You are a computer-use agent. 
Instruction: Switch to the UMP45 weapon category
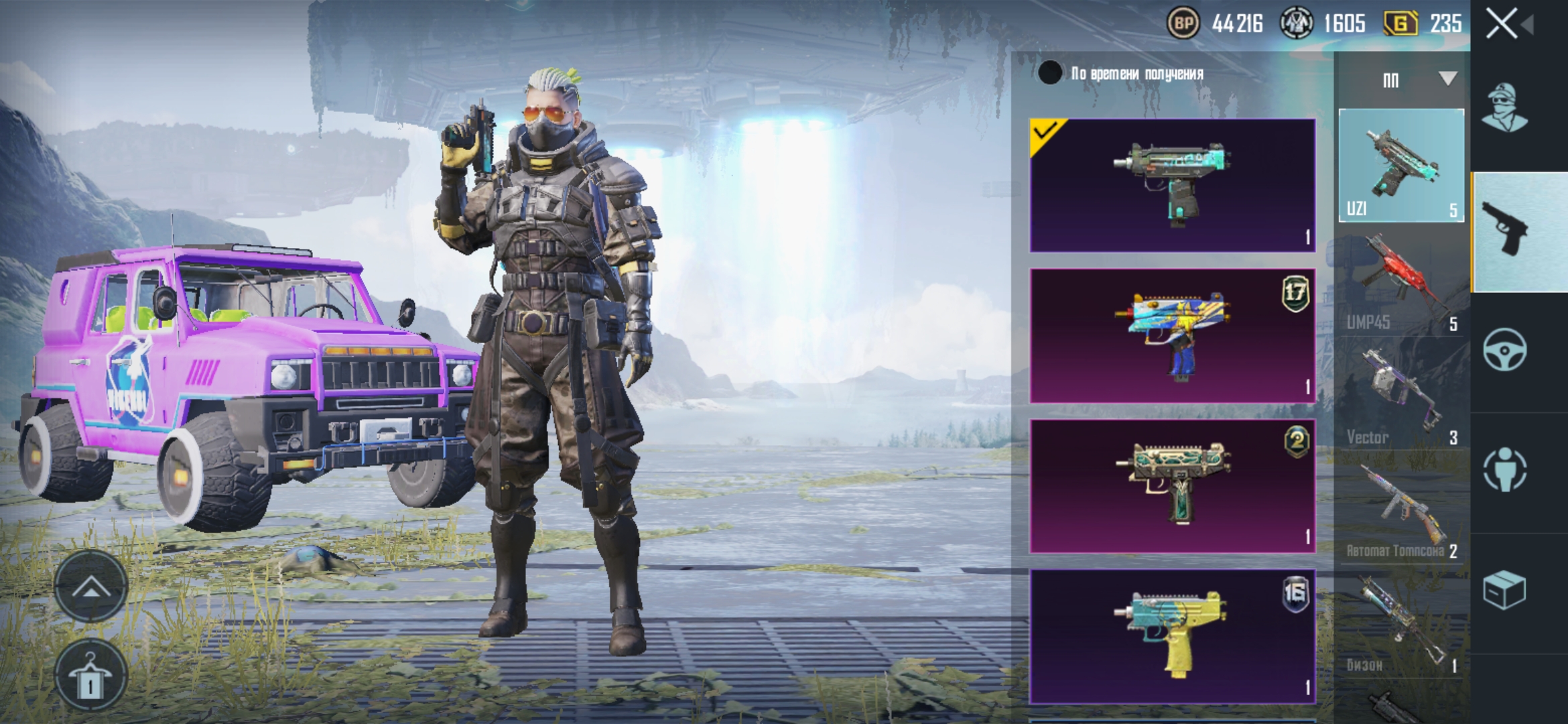[1401, 282]
